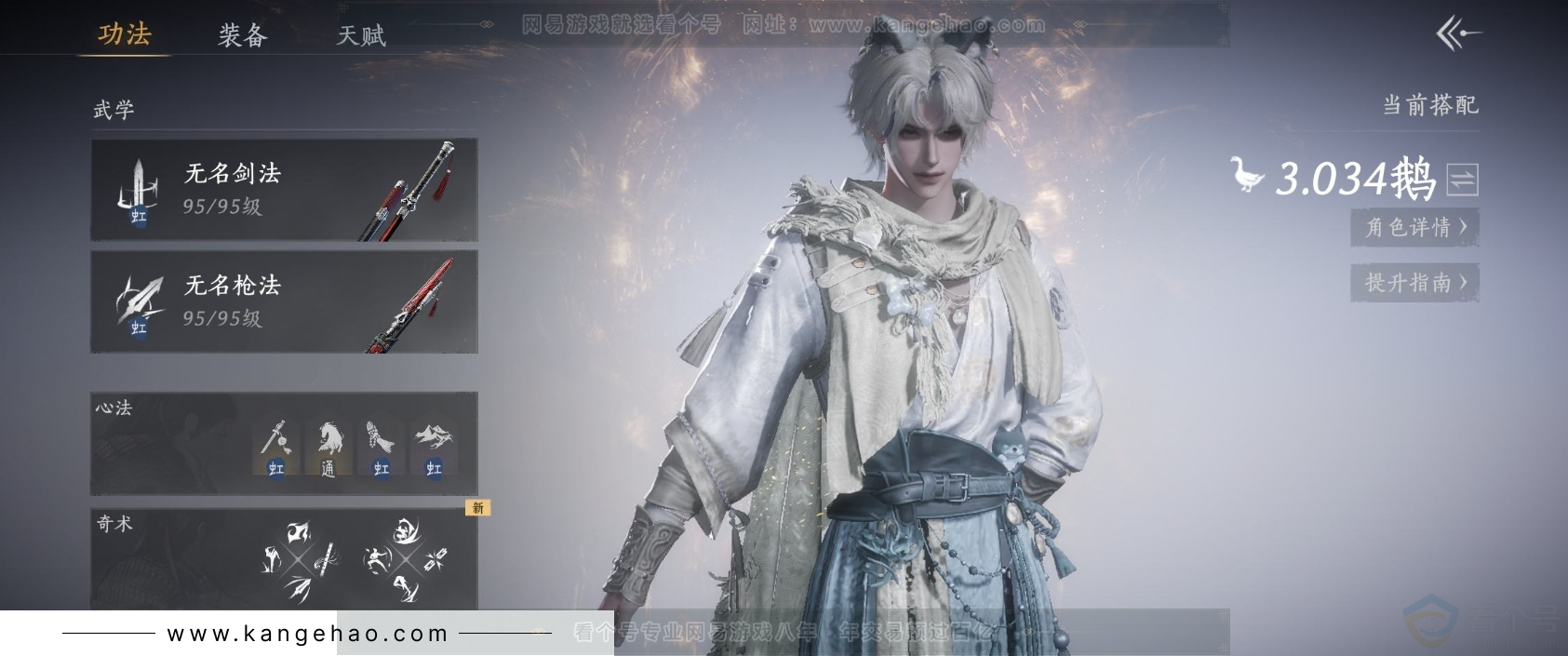Switch to the 功法 tab
1568x656 pixels.
click(125, 34)
